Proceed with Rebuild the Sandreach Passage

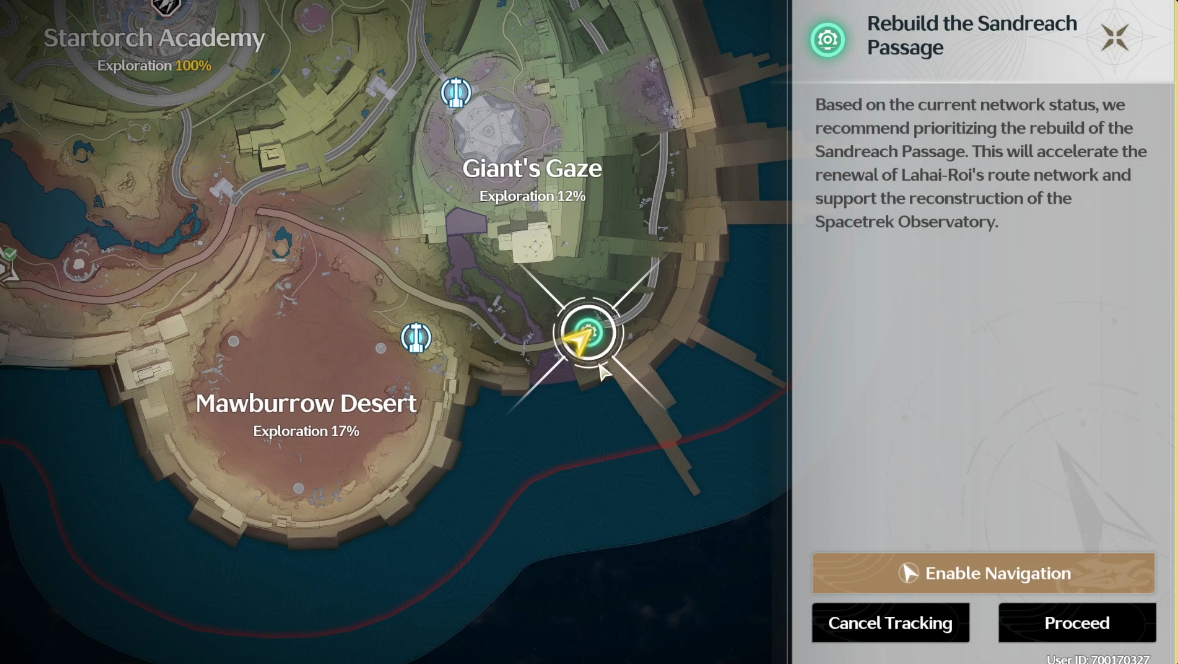(x=1076, y=623)
